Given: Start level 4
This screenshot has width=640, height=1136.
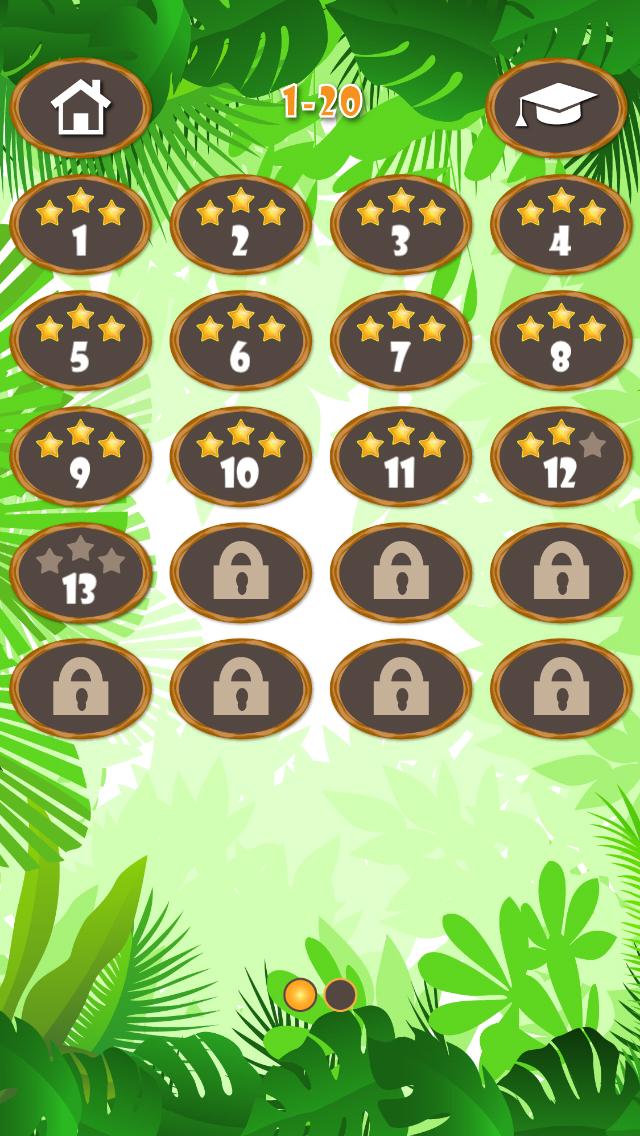Looking at the screenshot, I should pos(561,225).
